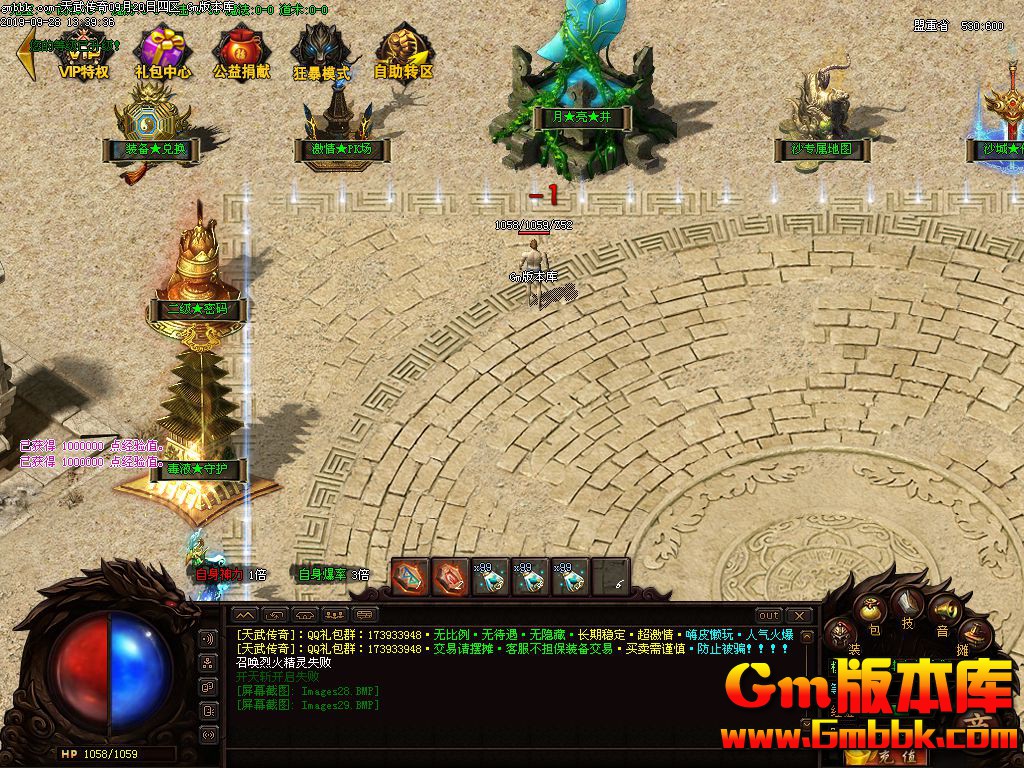Open the 礼包中心 gift center
1024x768 pixels.
[163, 51]
